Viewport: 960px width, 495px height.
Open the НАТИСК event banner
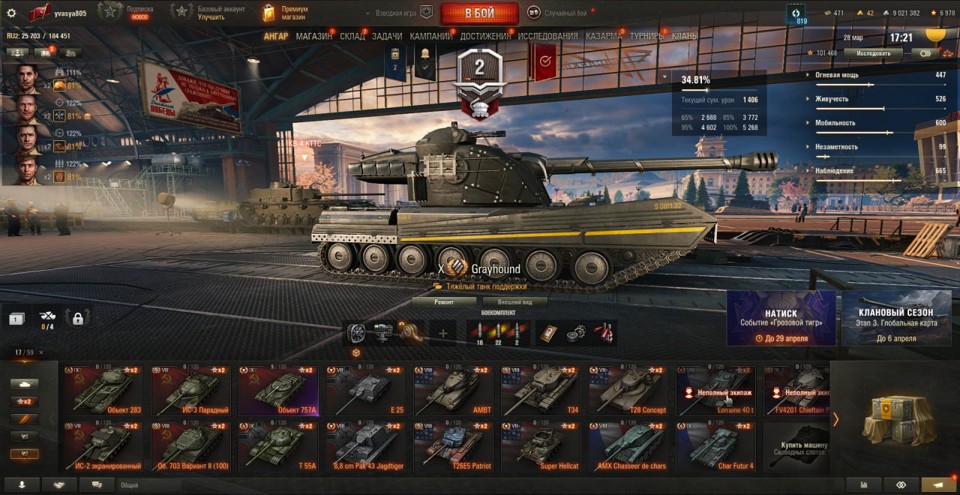781,319
